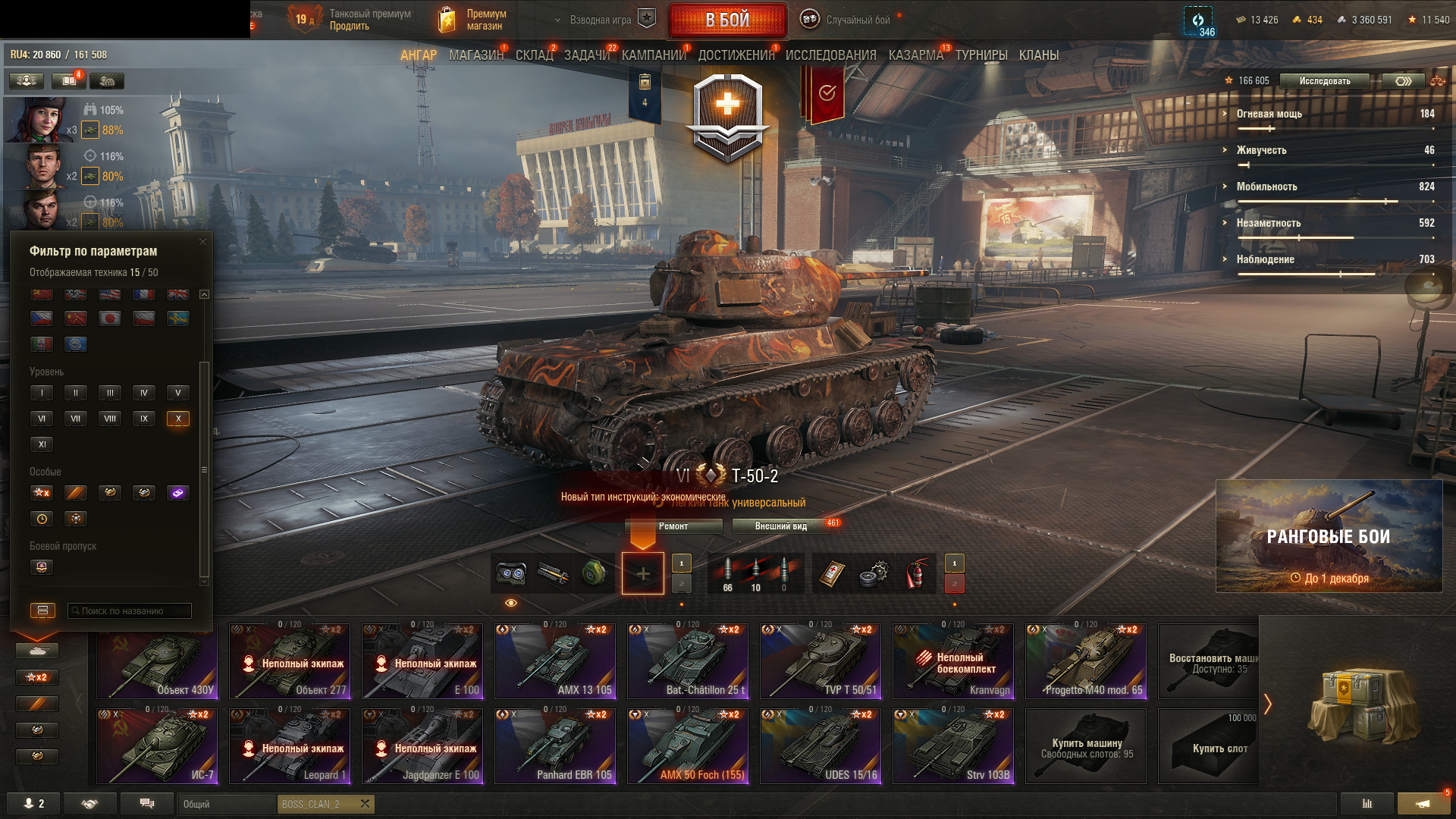Click the Купить слот tile
Screen dimensions: 1456x819
point(1209,746)
